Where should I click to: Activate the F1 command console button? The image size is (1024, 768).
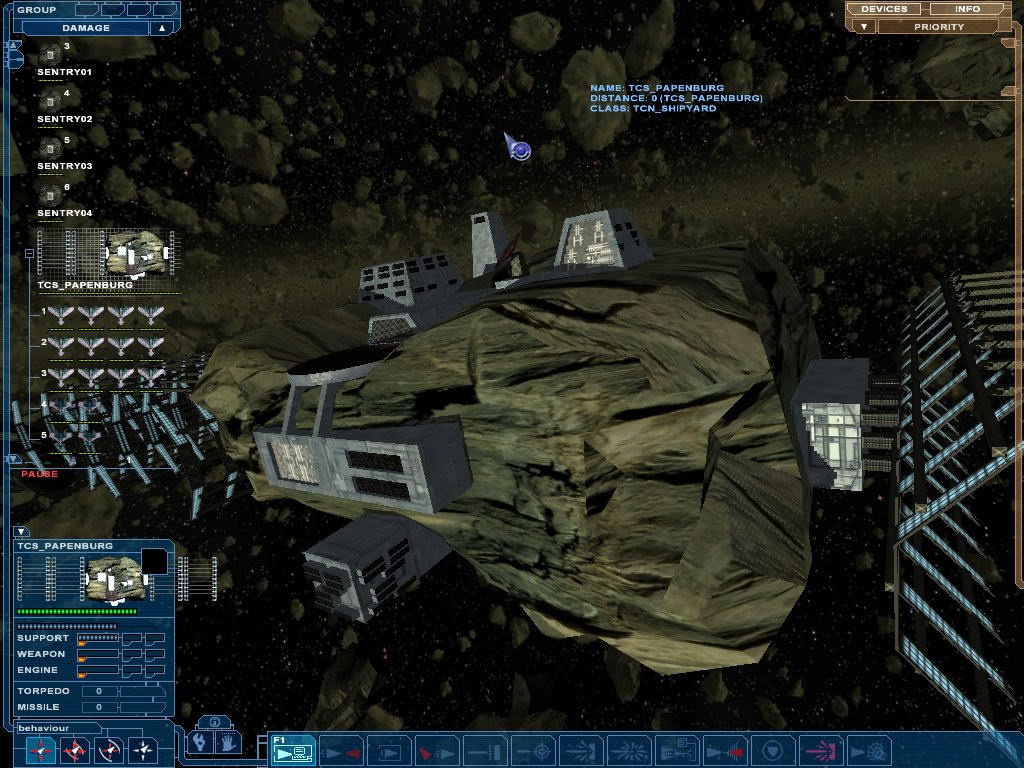(292, 750)
